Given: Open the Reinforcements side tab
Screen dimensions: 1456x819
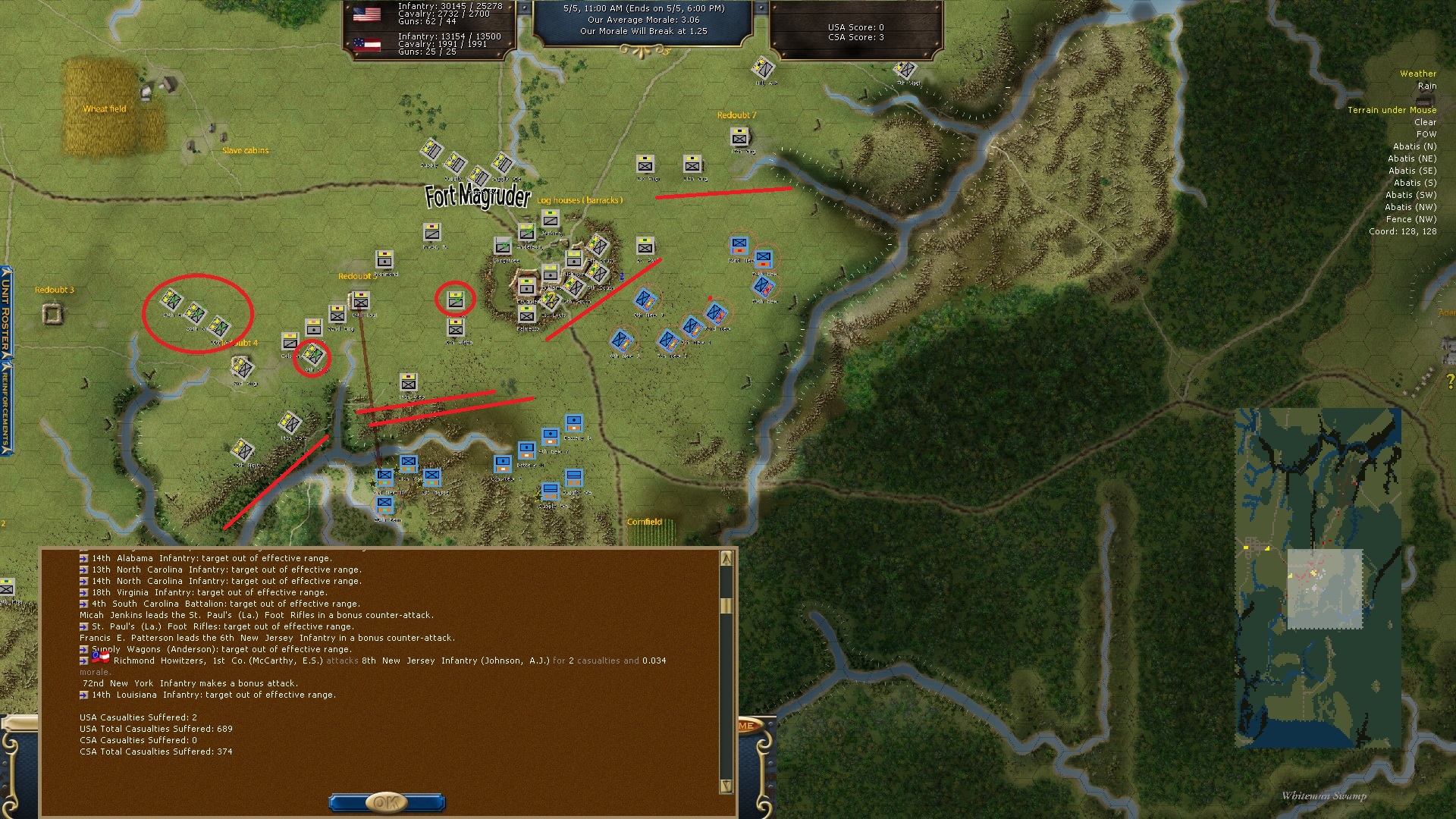Looking at the screenshot, I should (x=6, y=406).
